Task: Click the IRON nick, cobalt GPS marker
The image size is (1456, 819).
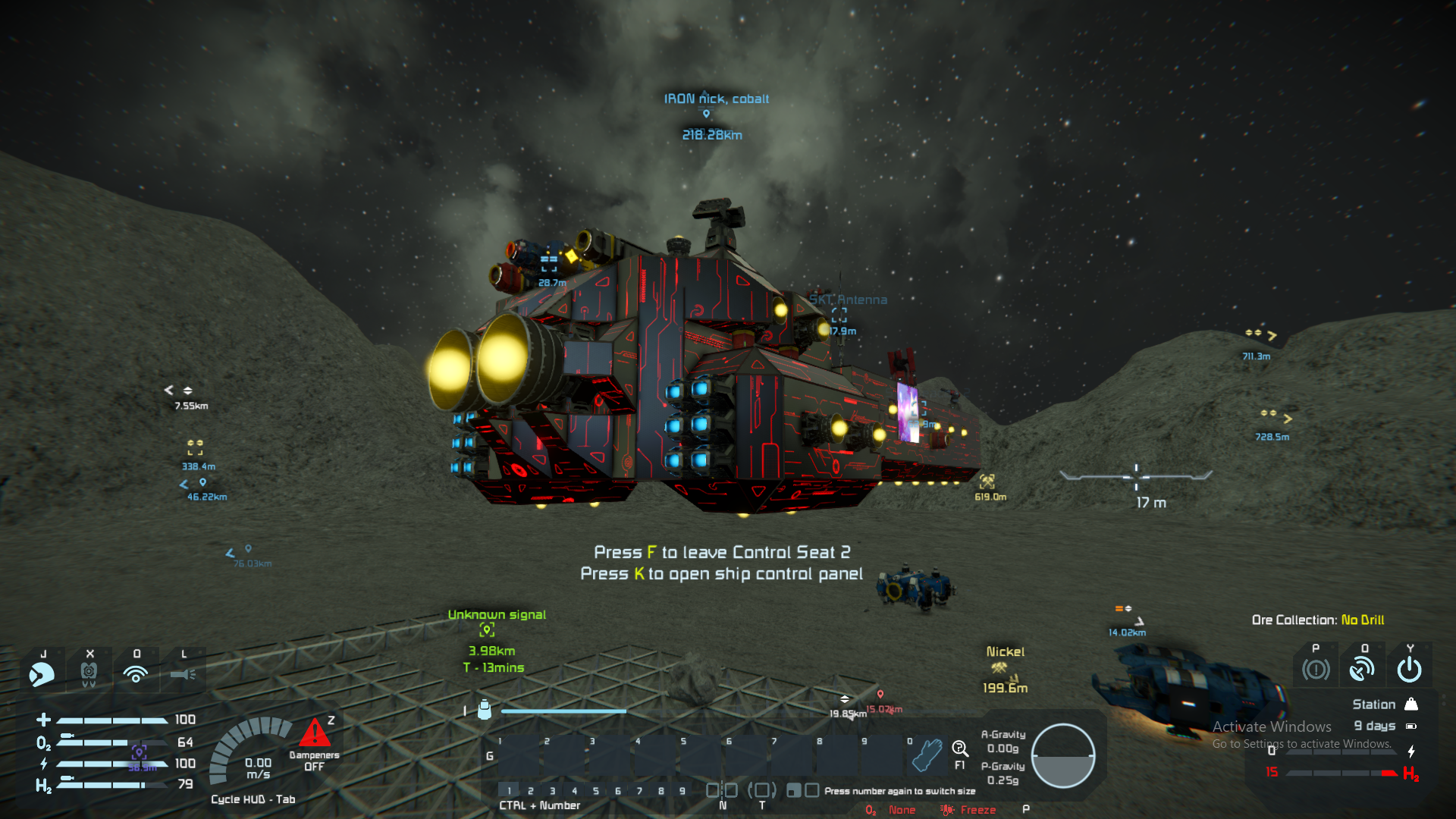Action: (x=706, y=114)
